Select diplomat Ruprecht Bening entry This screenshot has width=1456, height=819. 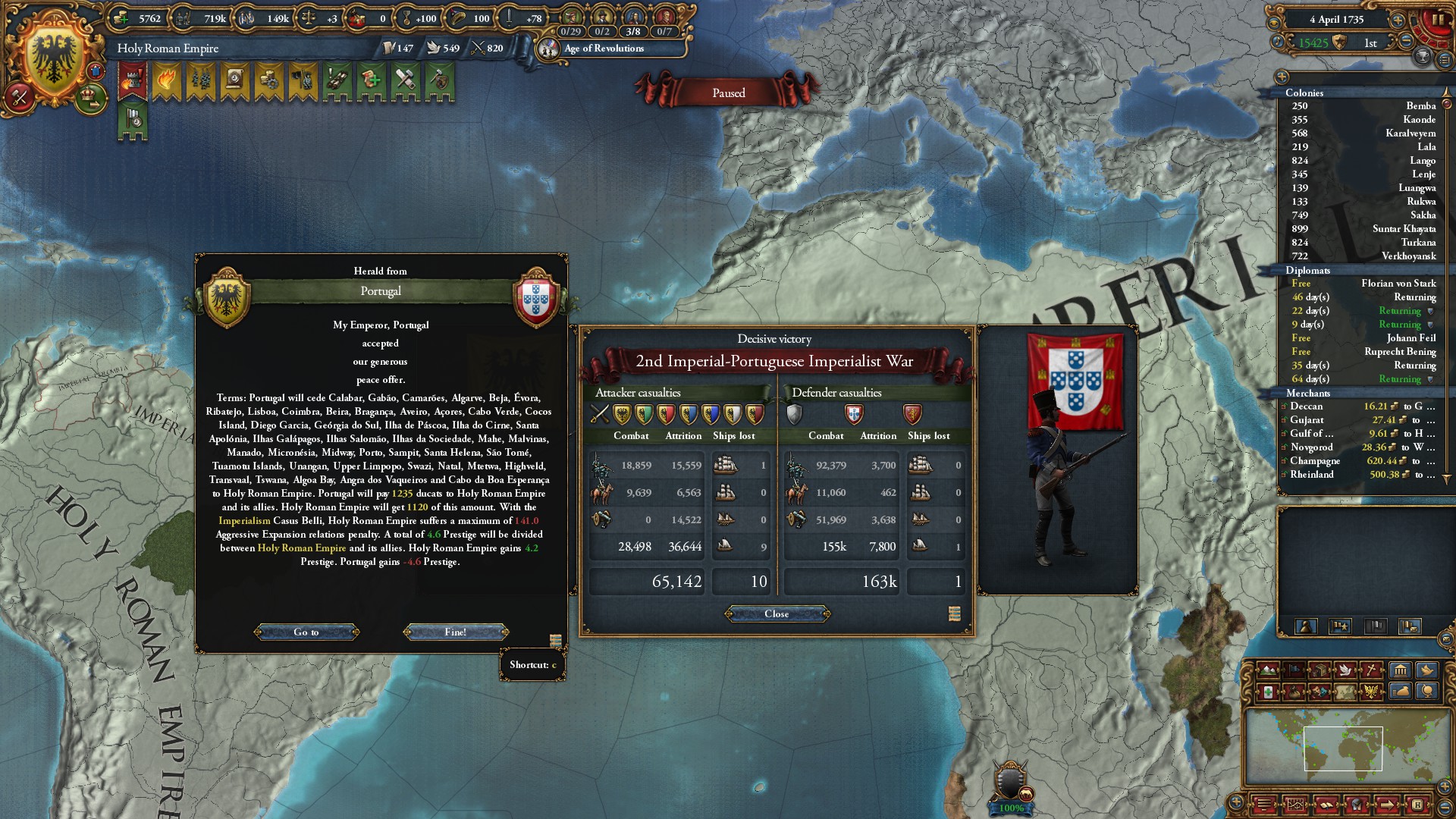click(x=1363, y=352)
